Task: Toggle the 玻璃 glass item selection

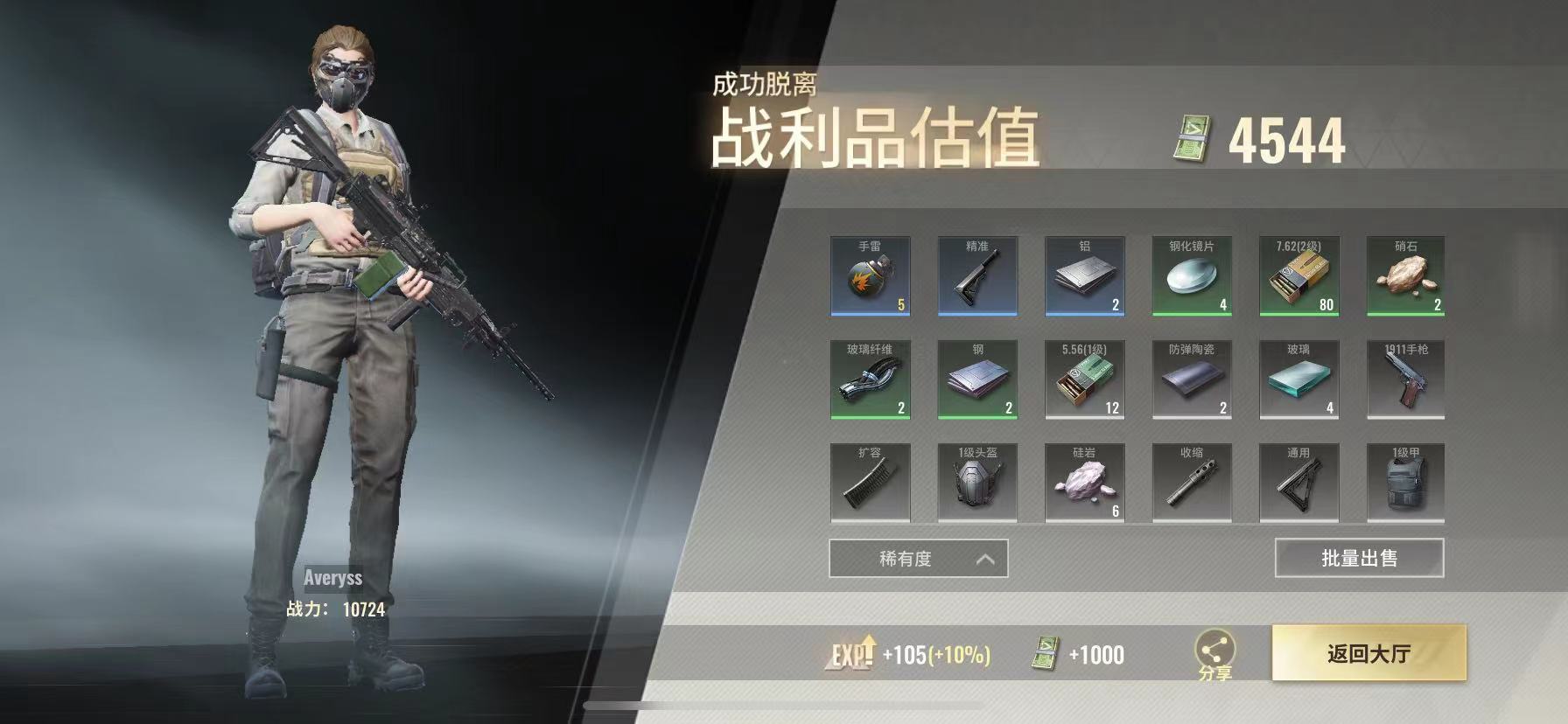Action: (1299, 379)
